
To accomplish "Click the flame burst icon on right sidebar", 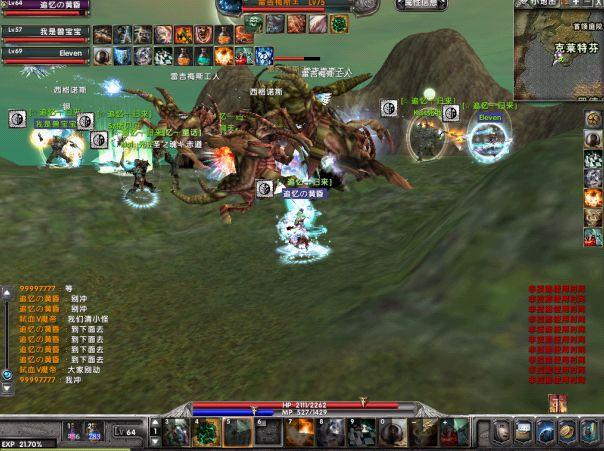I will 592,198.
